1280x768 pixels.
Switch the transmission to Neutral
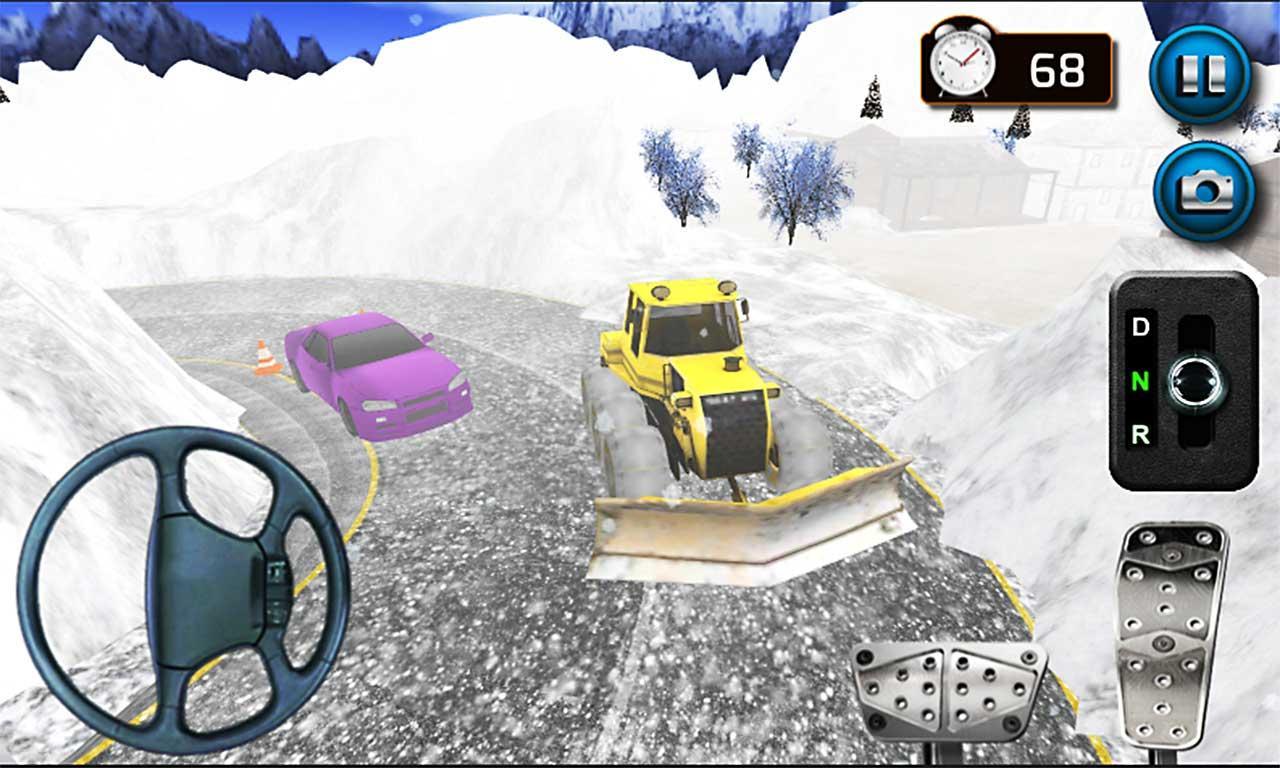(1141, 381)
